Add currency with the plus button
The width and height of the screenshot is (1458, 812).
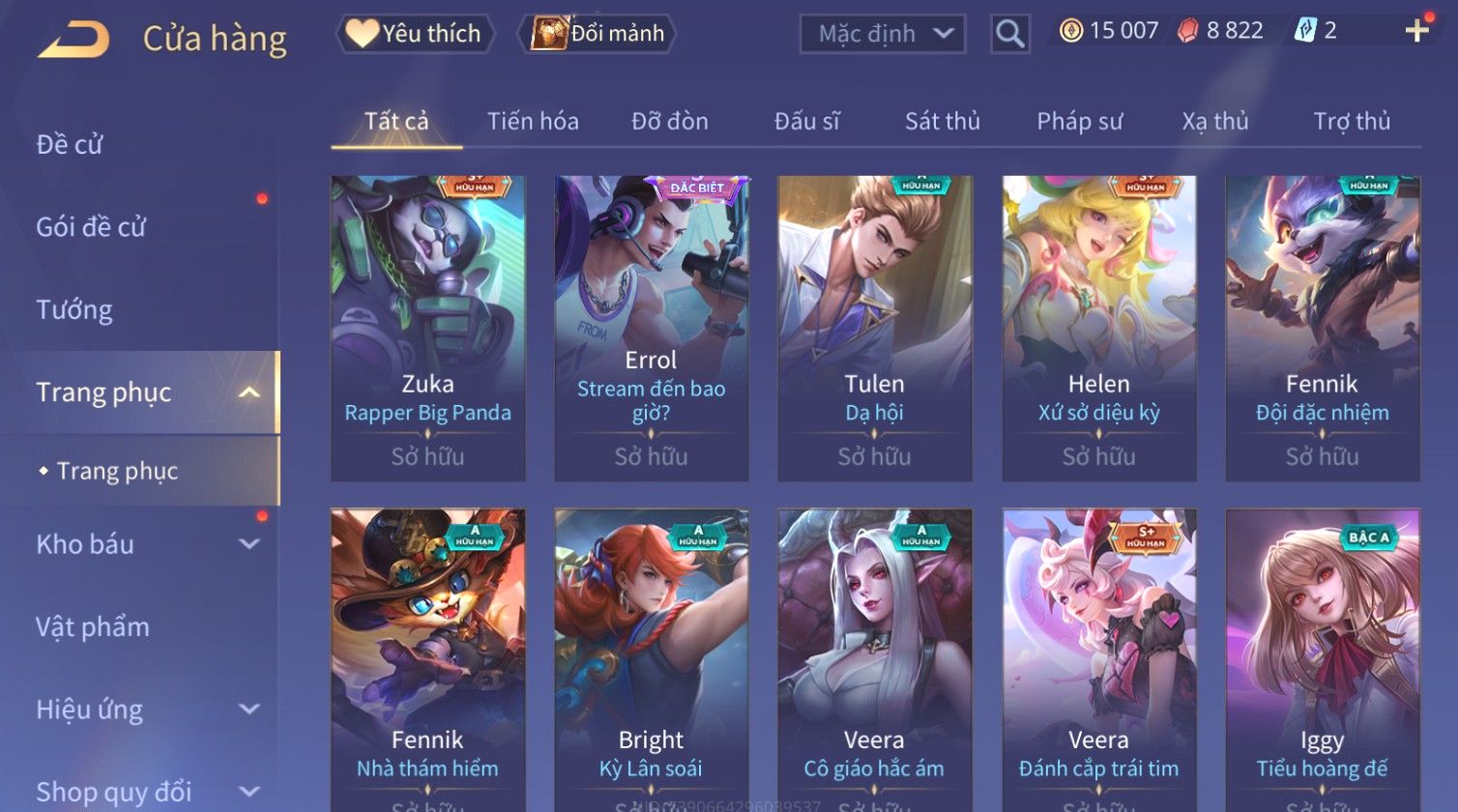(1416, 31)
